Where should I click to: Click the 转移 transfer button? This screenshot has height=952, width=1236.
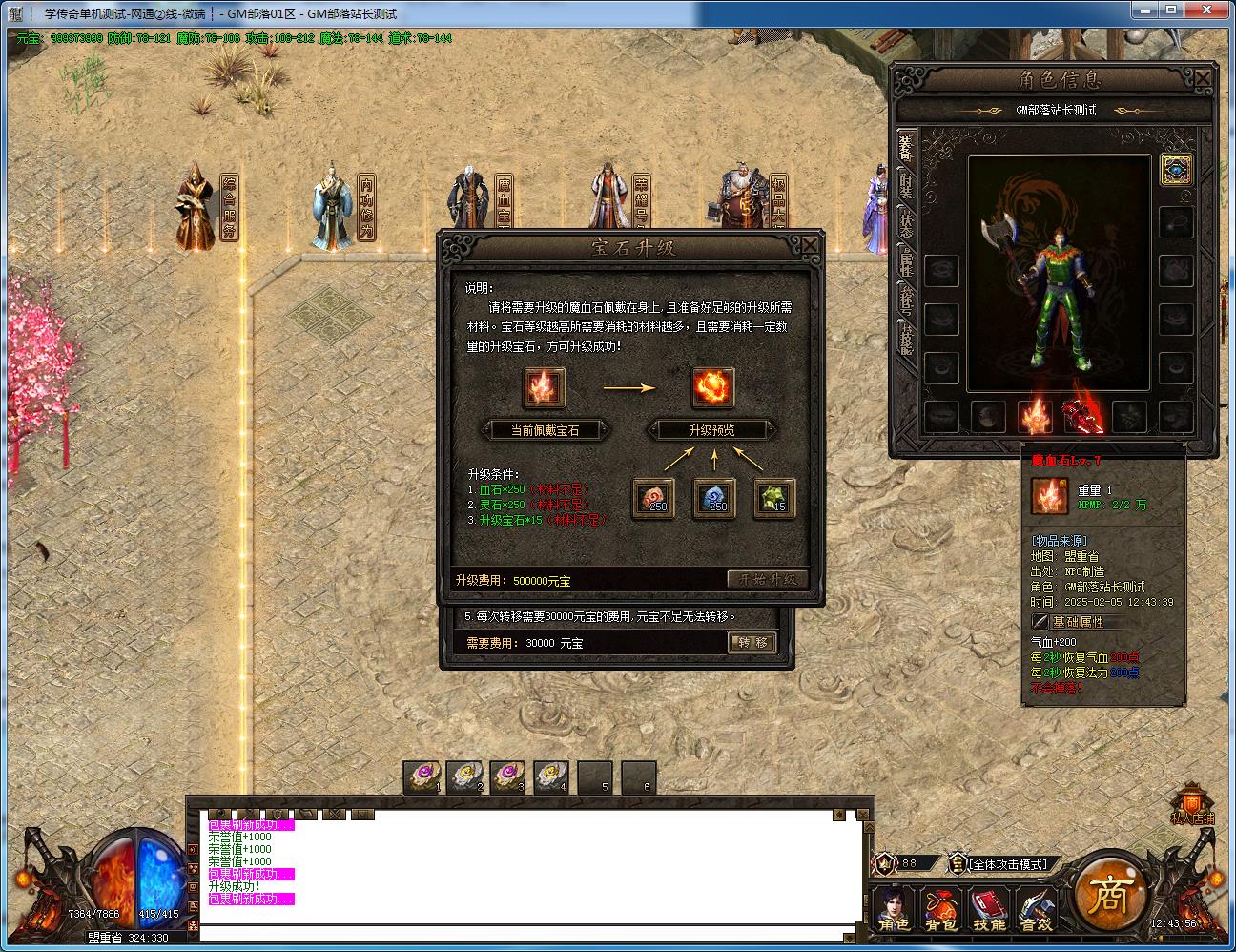[x=752, y=642]
